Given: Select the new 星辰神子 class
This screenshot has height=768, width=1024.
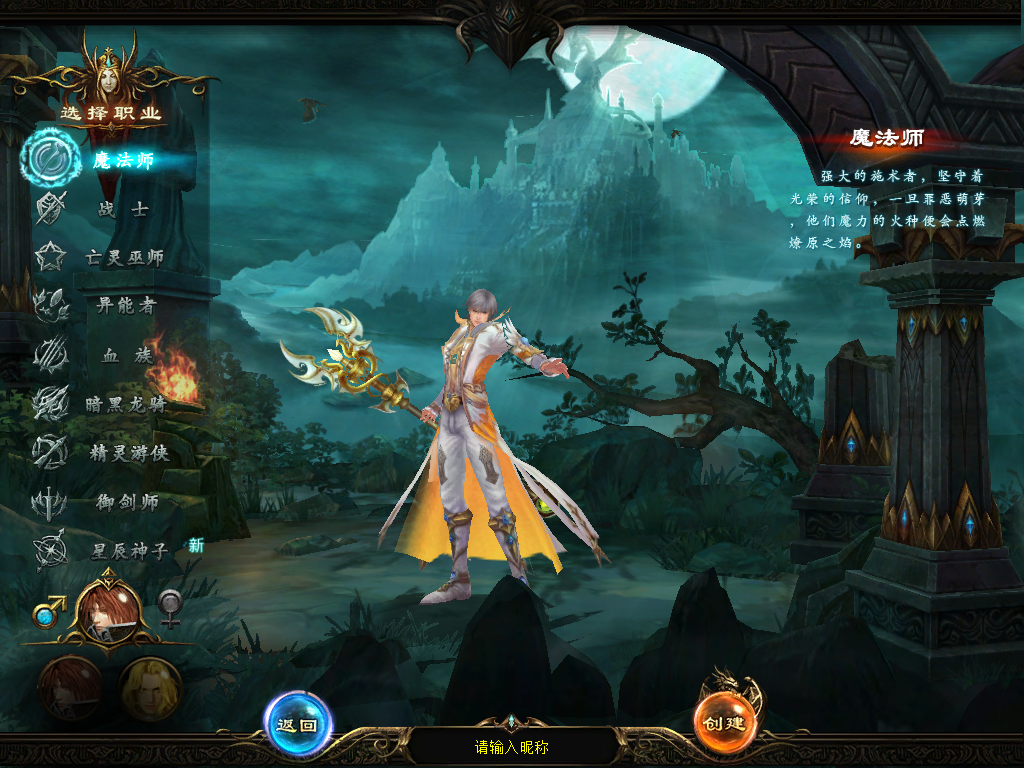Looking at the screenshot, I should click(x=126, y=551).
